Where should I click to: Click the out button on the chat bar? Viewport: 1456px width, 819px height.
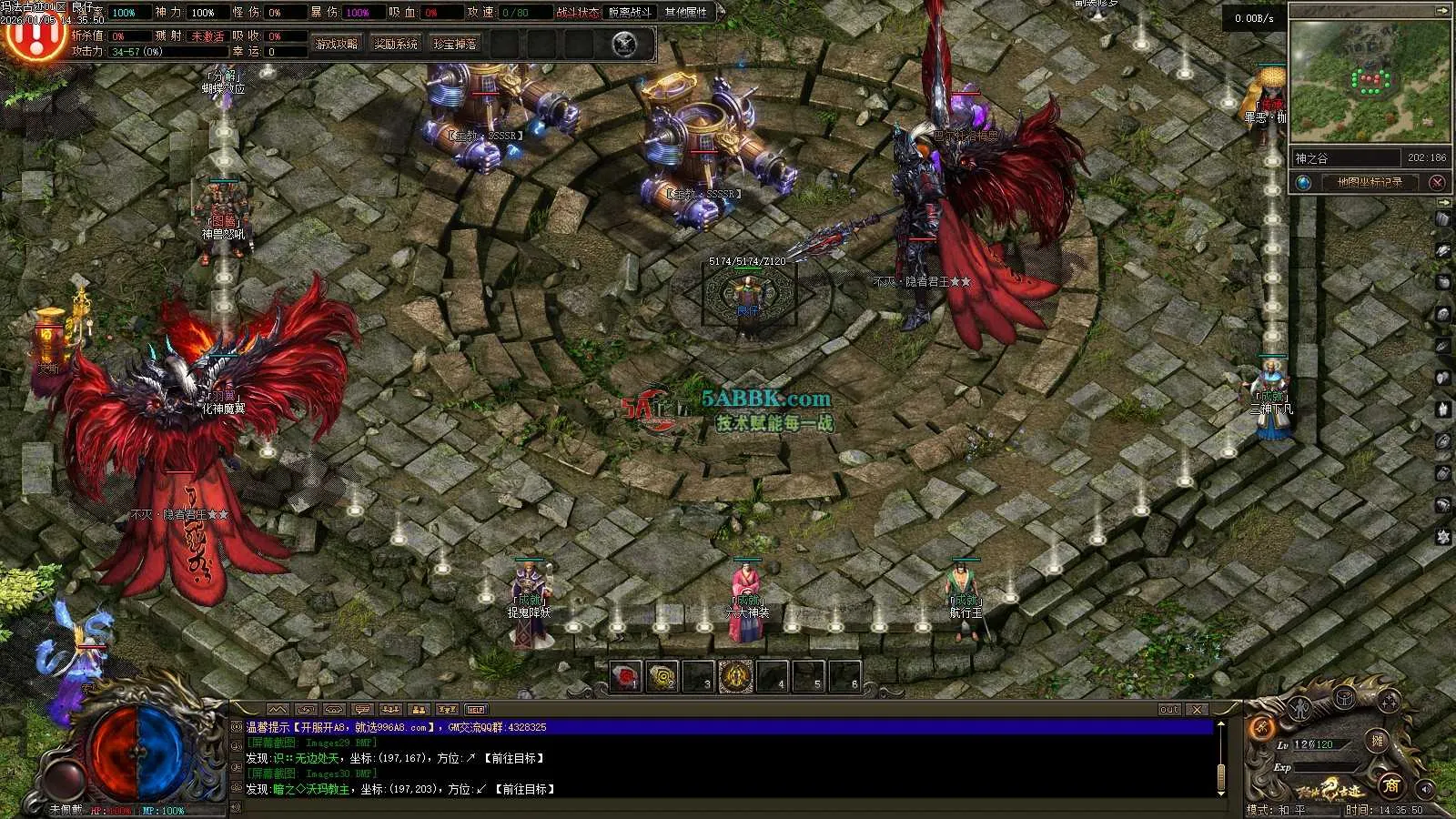(1169, 709)
